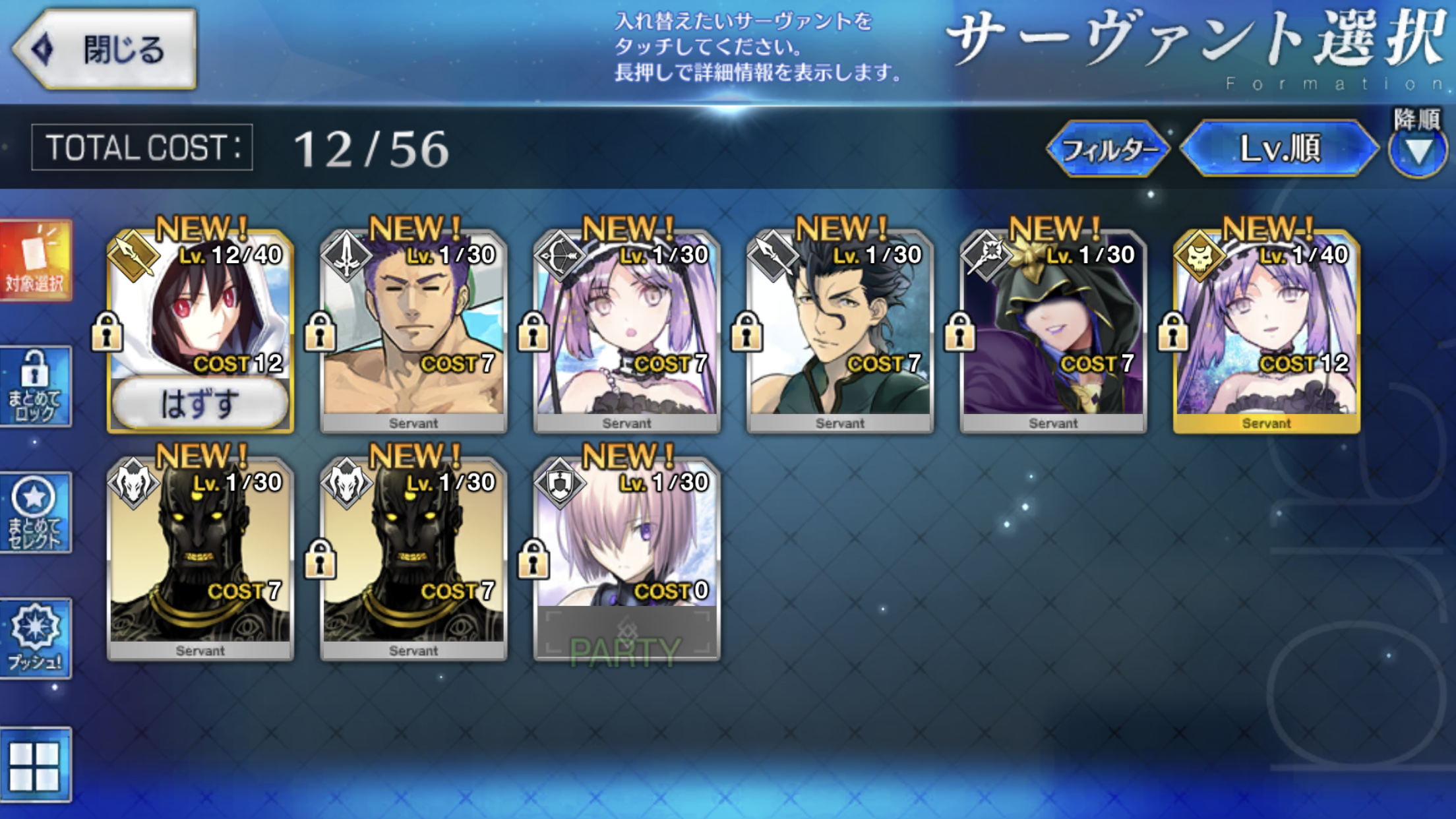Select the gold-framed Assassin cost 12 card

(x=1266, y=330)
